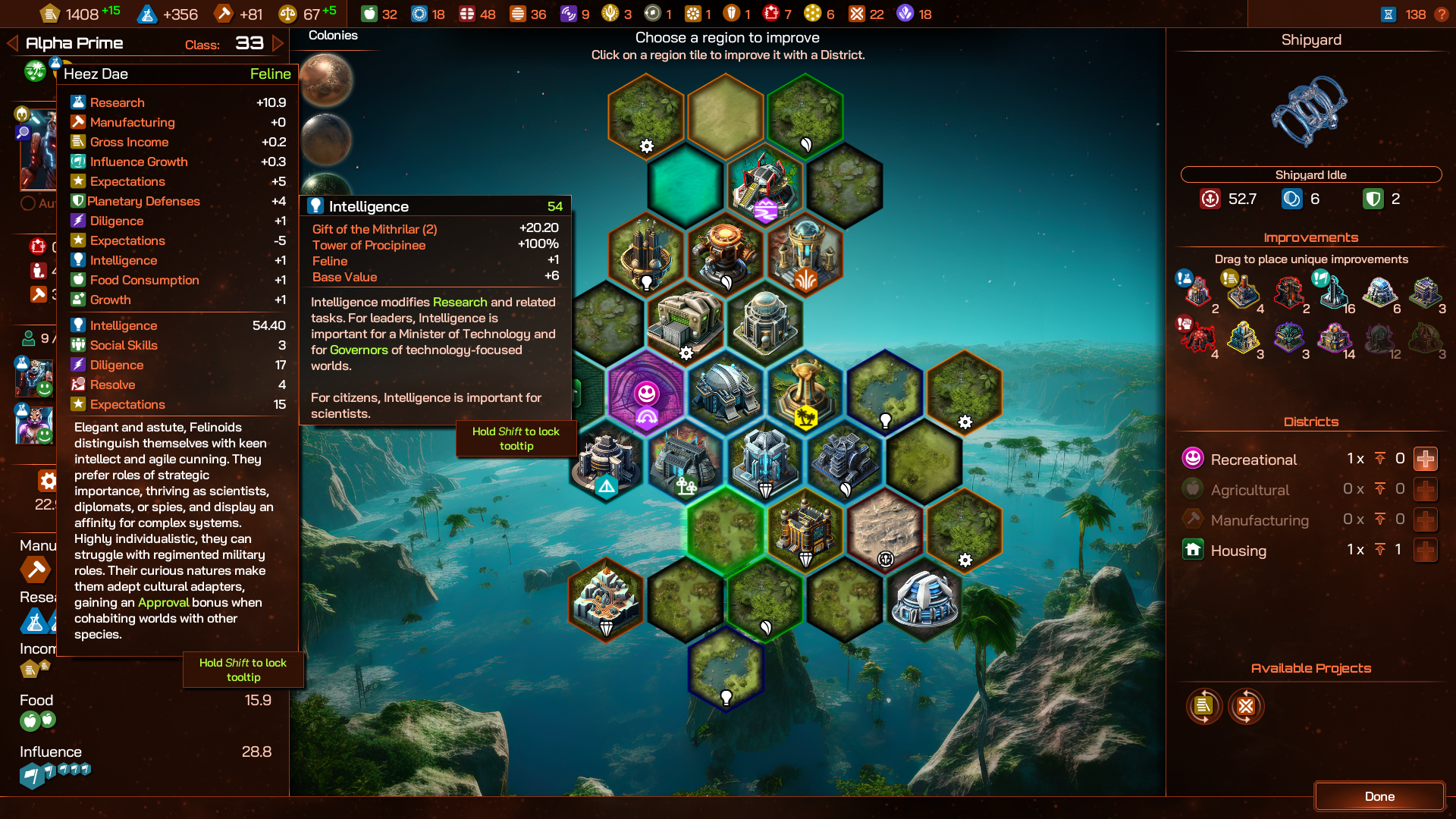Image resolution: width=1456 pixels, height=819 pixels.
Task: Open the yellow document available project
Action: 1203,707
